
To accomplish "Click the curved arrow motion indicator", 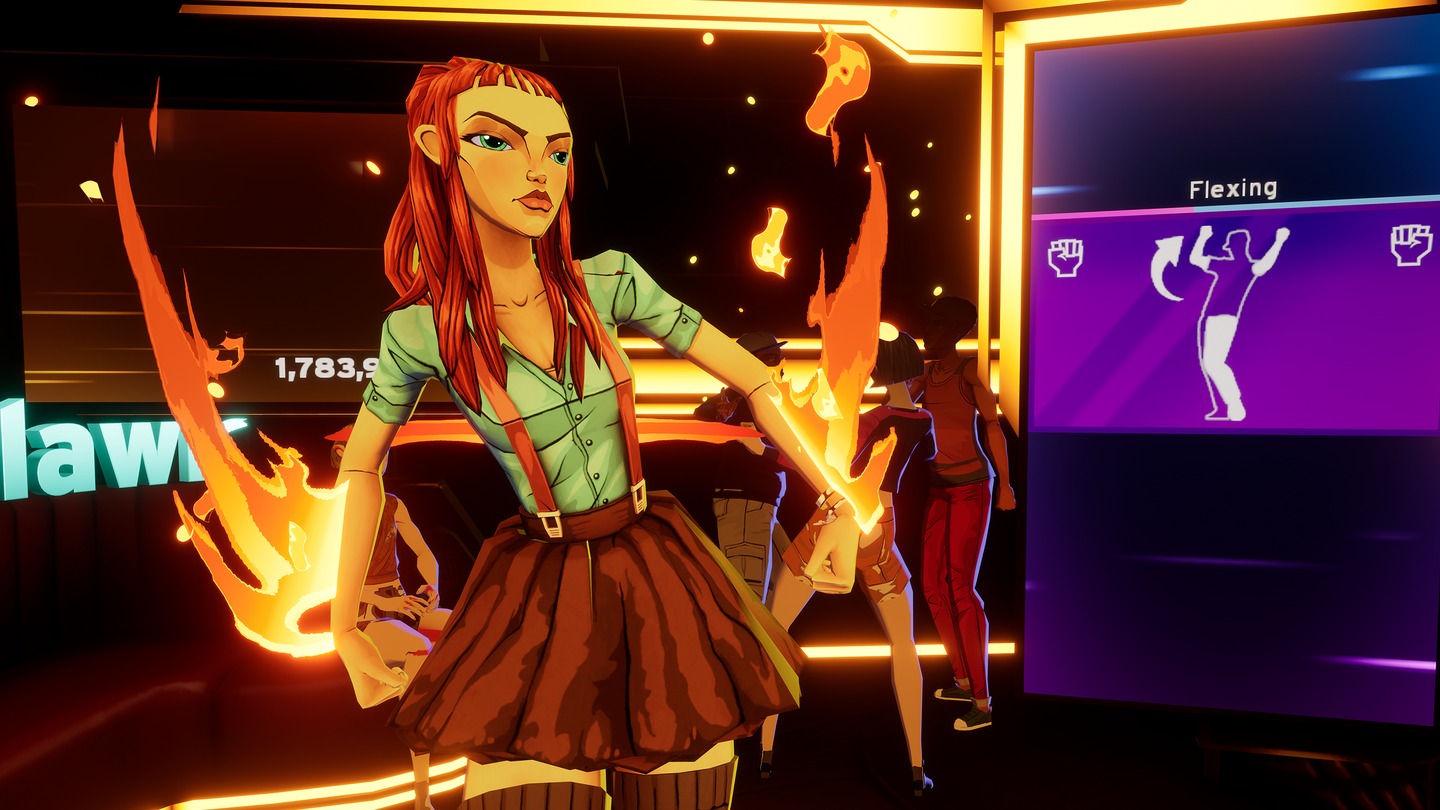I will point(1165,270).
